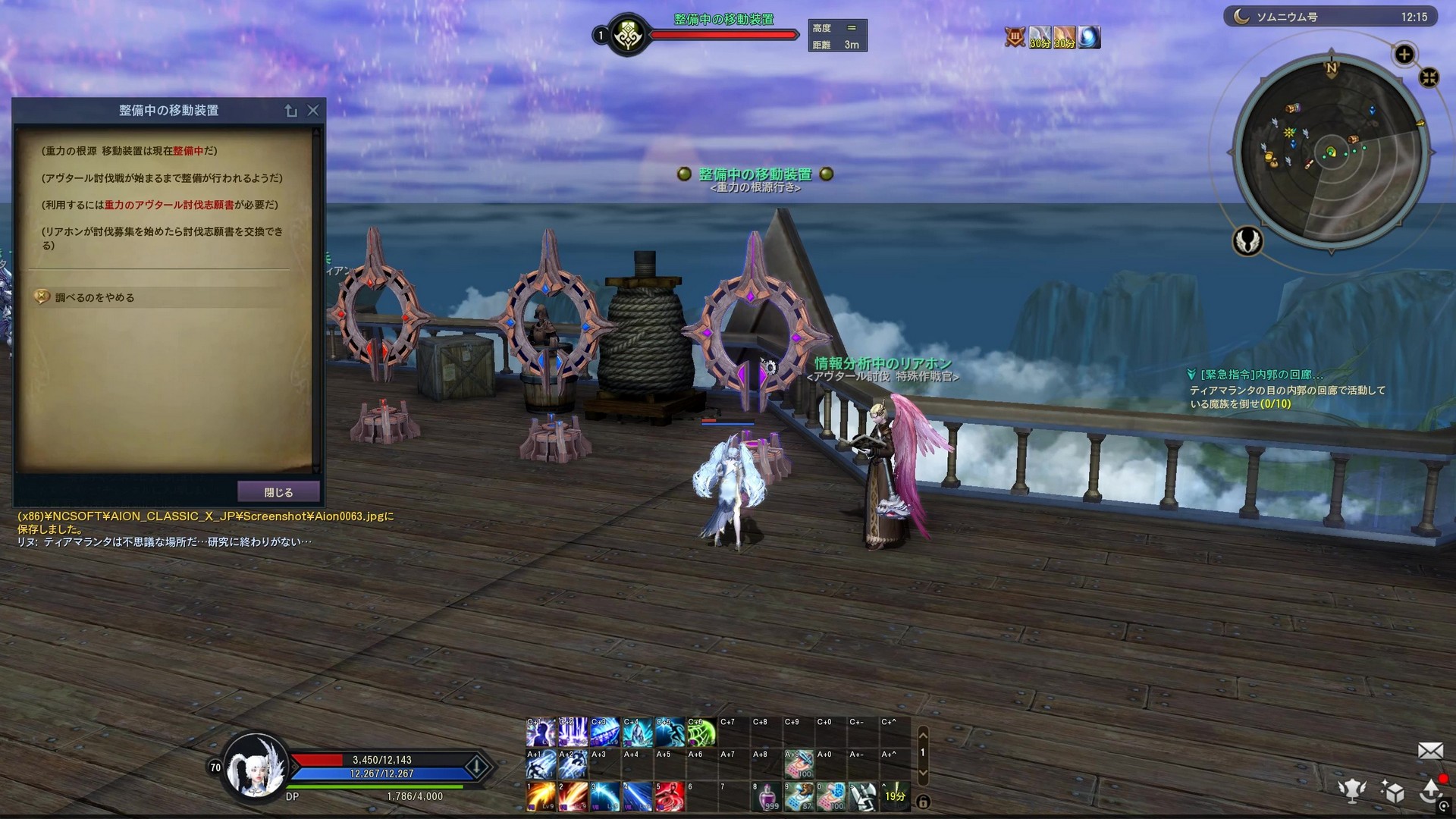
Task: Close the dialog with its X icon
Action: [x=313, y=111]
